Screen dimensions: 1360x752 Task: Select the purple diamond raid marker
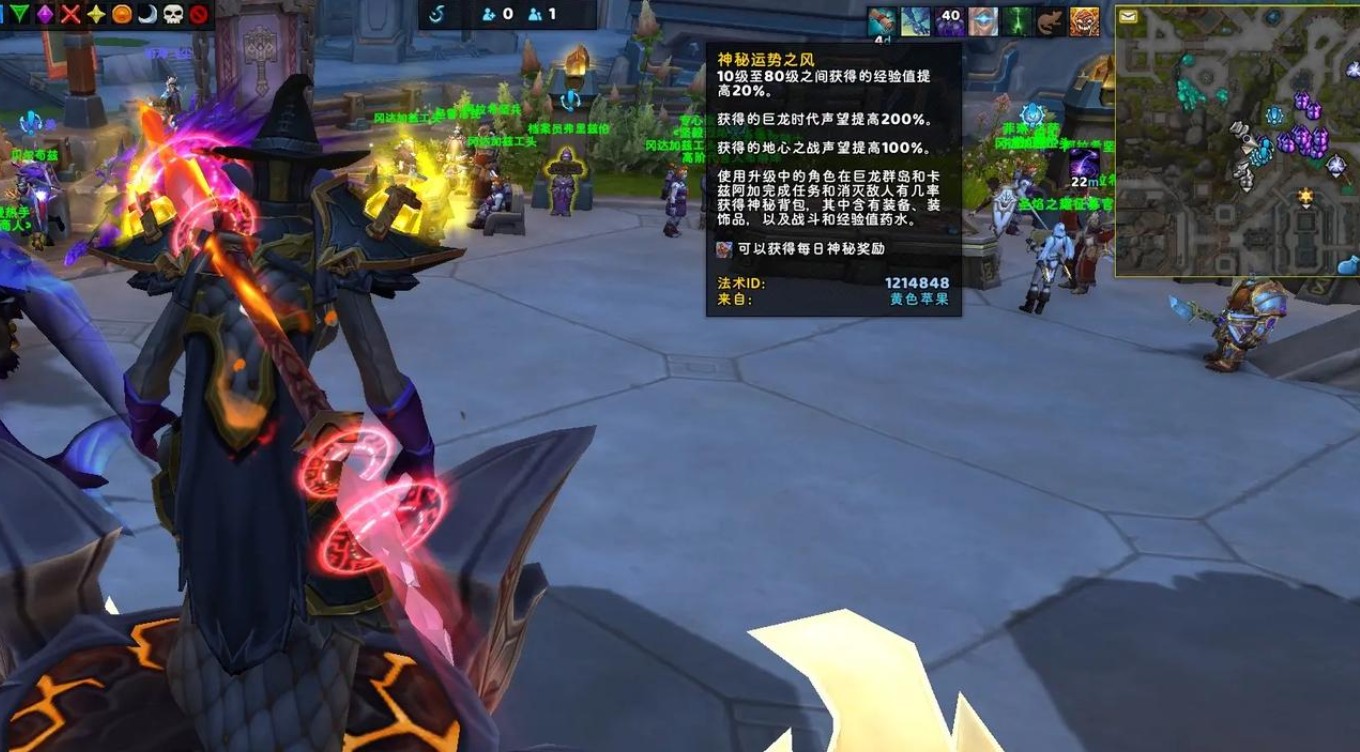tap(45, 14)
